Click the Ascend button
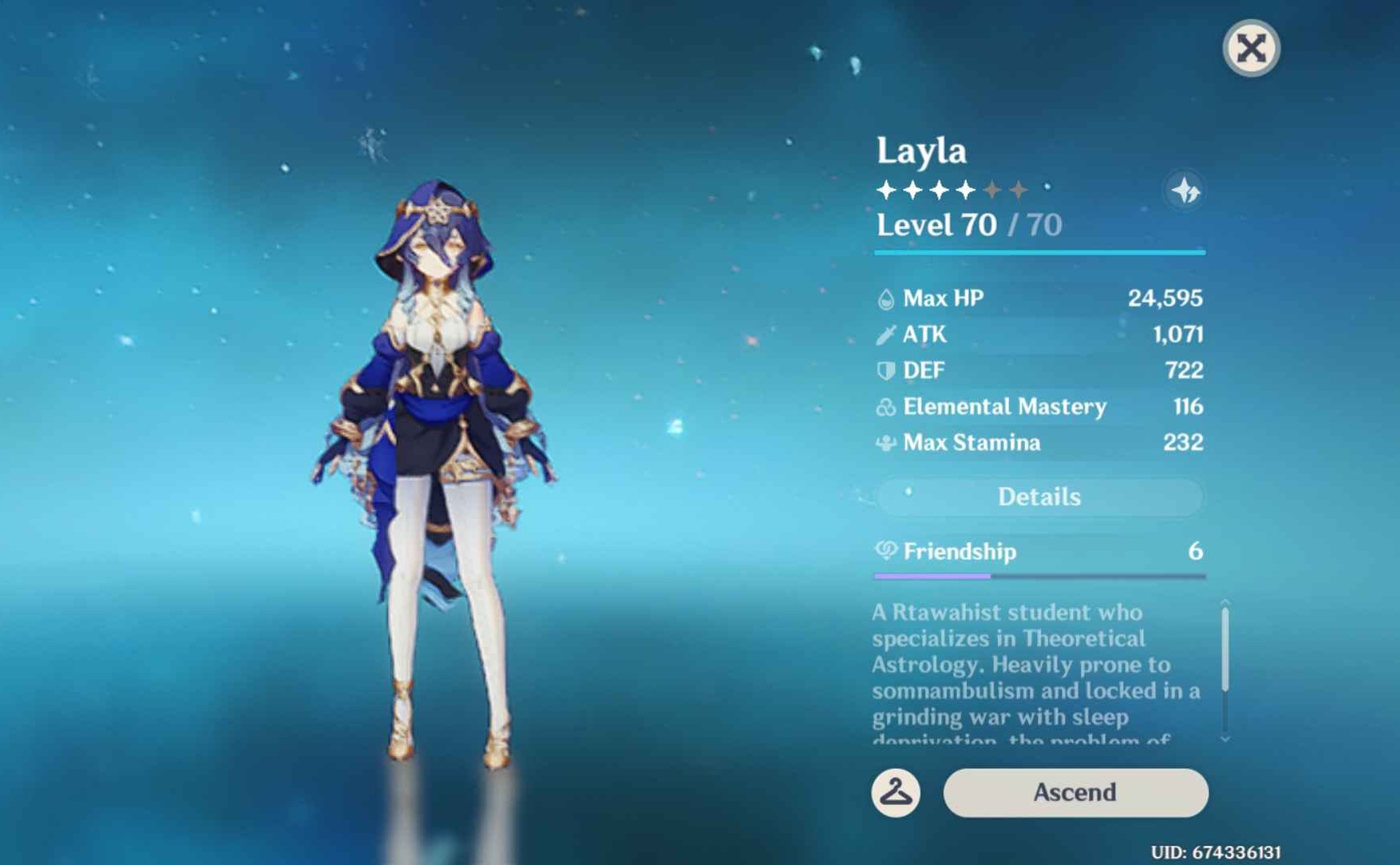Screen dimensions: 1400x865 (1074, 792)
